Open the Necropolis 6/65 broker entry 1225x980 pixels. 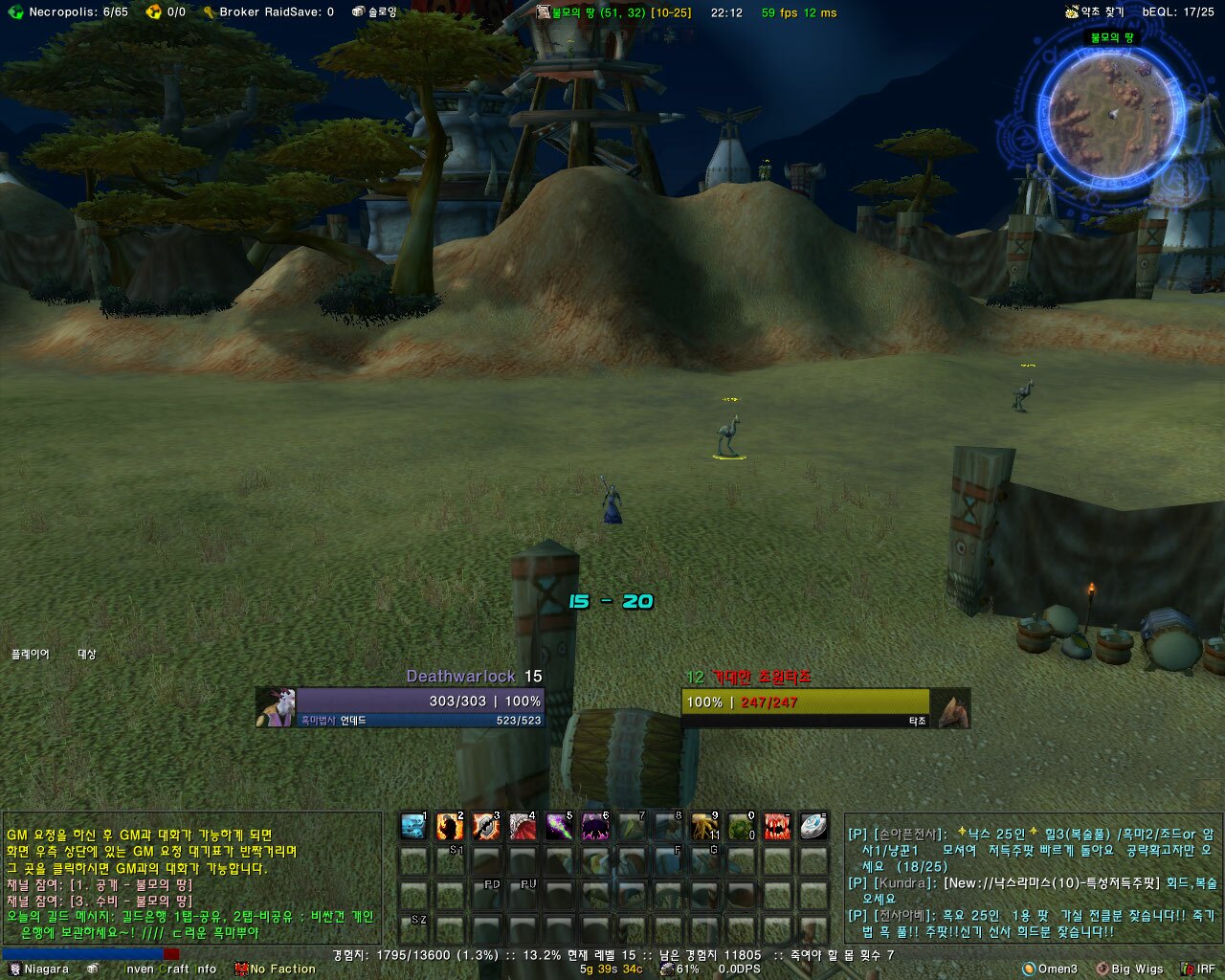pos(69,12)
